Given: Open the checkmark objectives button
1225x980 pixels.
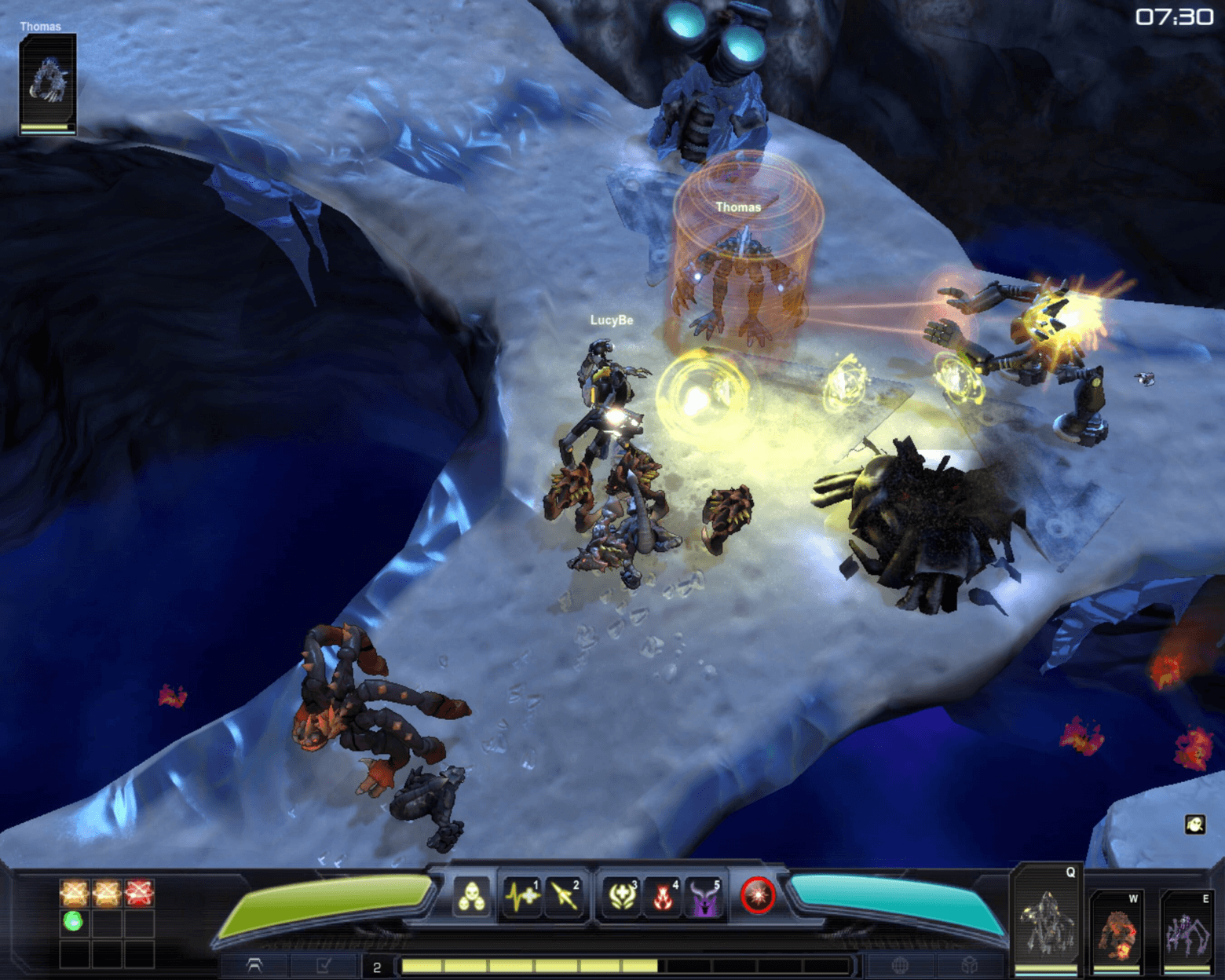Looking at the screenshot, I should 323,966.
